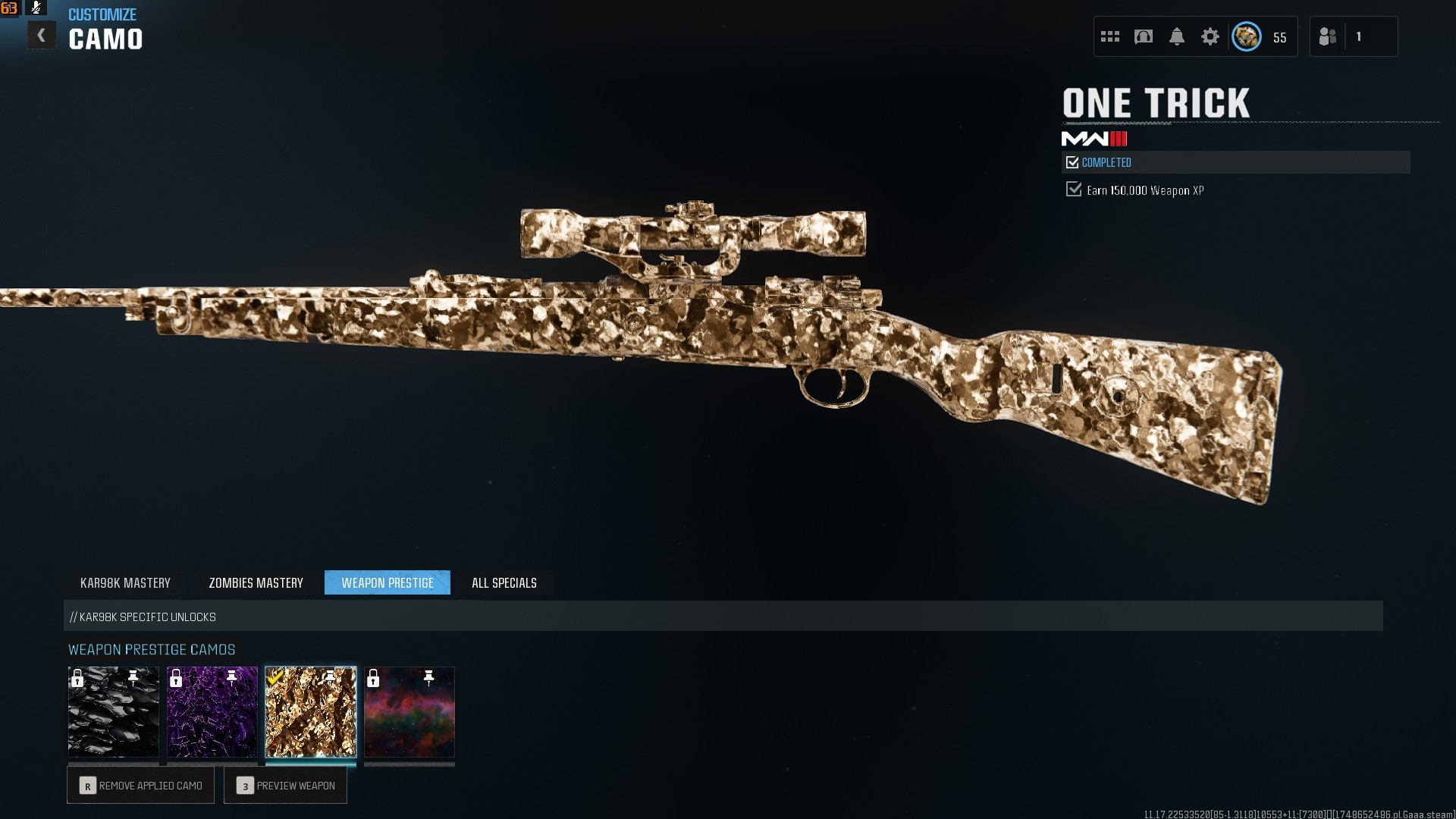This screenshot has width=1456, height=819.
Task: Open the grid menu icon
Action: (1110, 36)
